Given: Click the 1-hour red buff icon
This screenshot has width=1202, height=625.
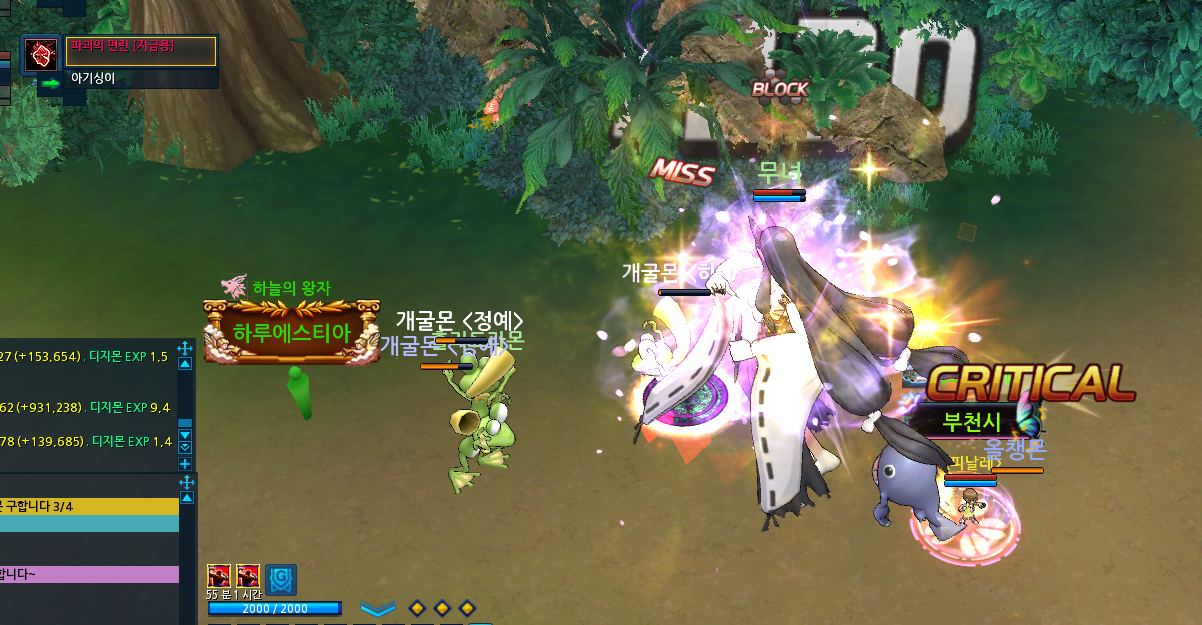Looking at the screenshot, I should pos(248,576).
